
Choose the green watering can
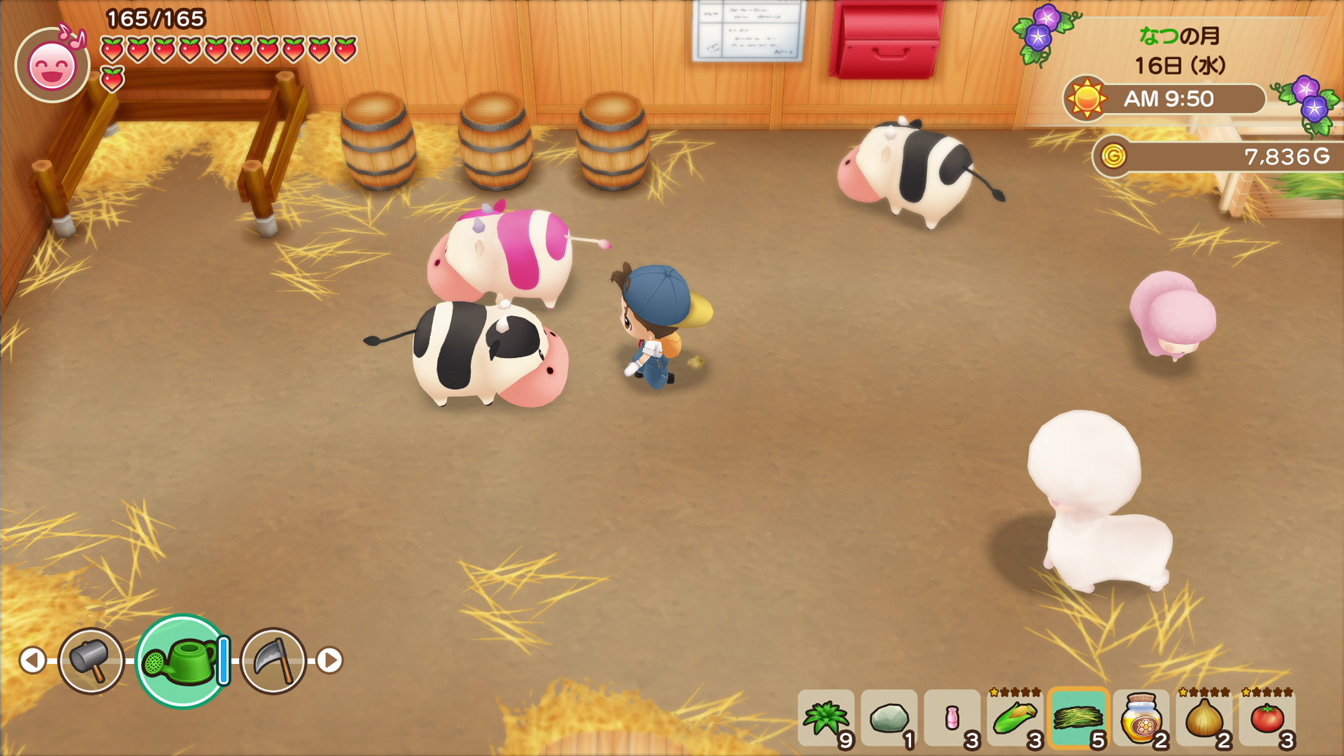point(182,661)
